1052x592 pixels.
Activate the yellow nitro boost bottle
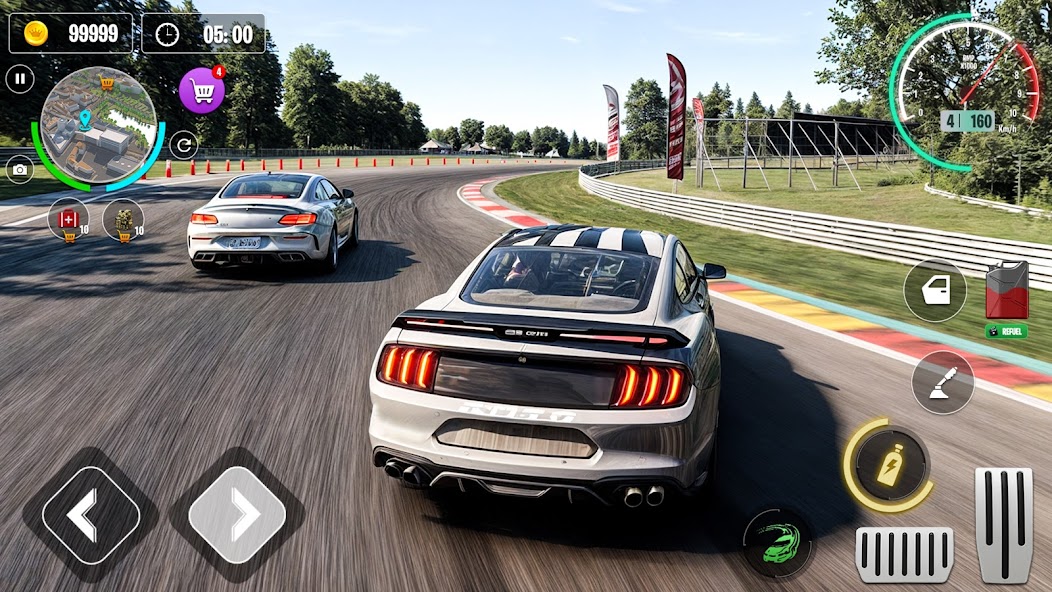tap(888, 465)
